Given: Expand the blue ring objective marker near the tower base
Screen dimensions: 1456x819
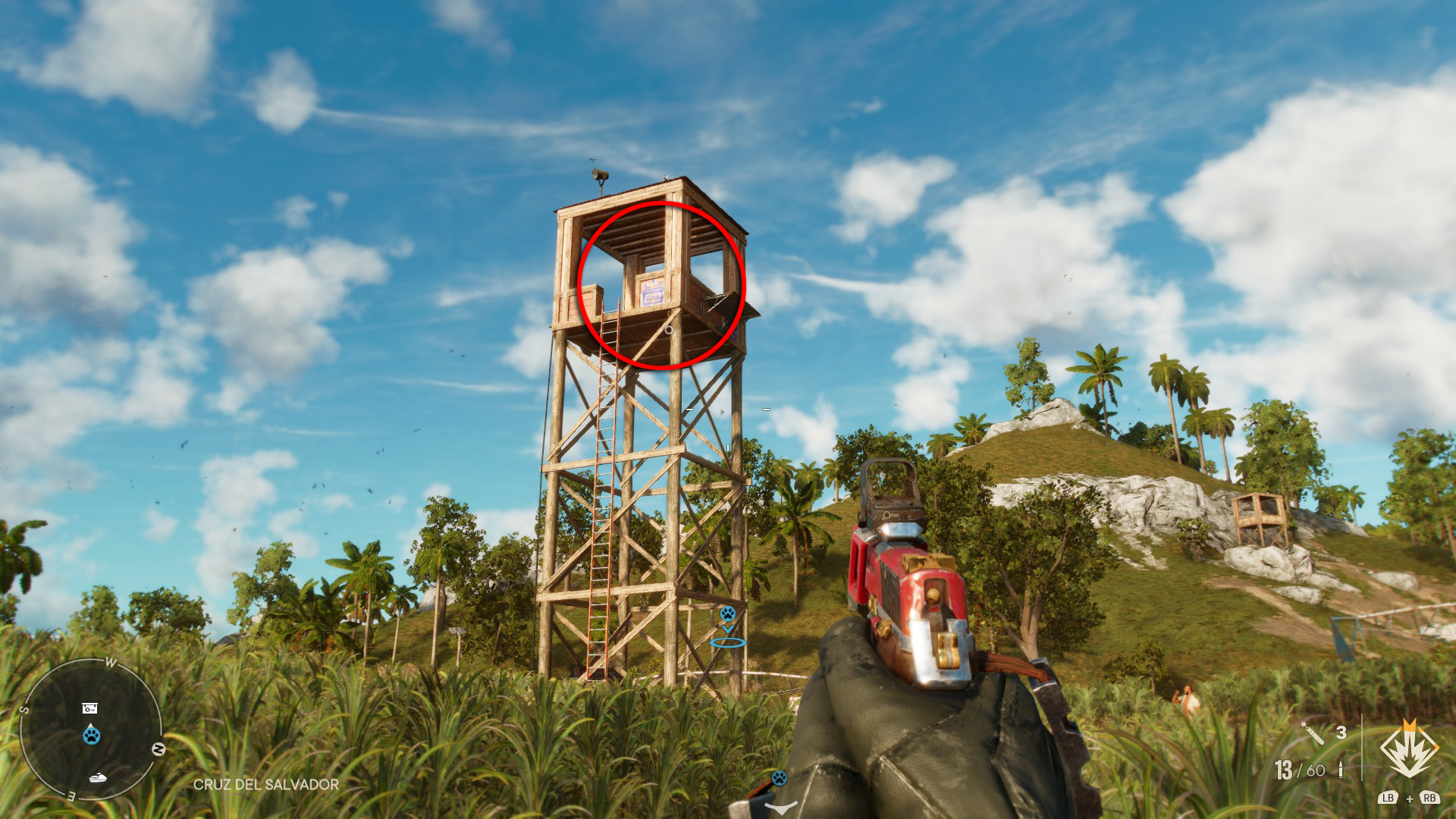Looking at the screenshot, I should tap(727, 642).
